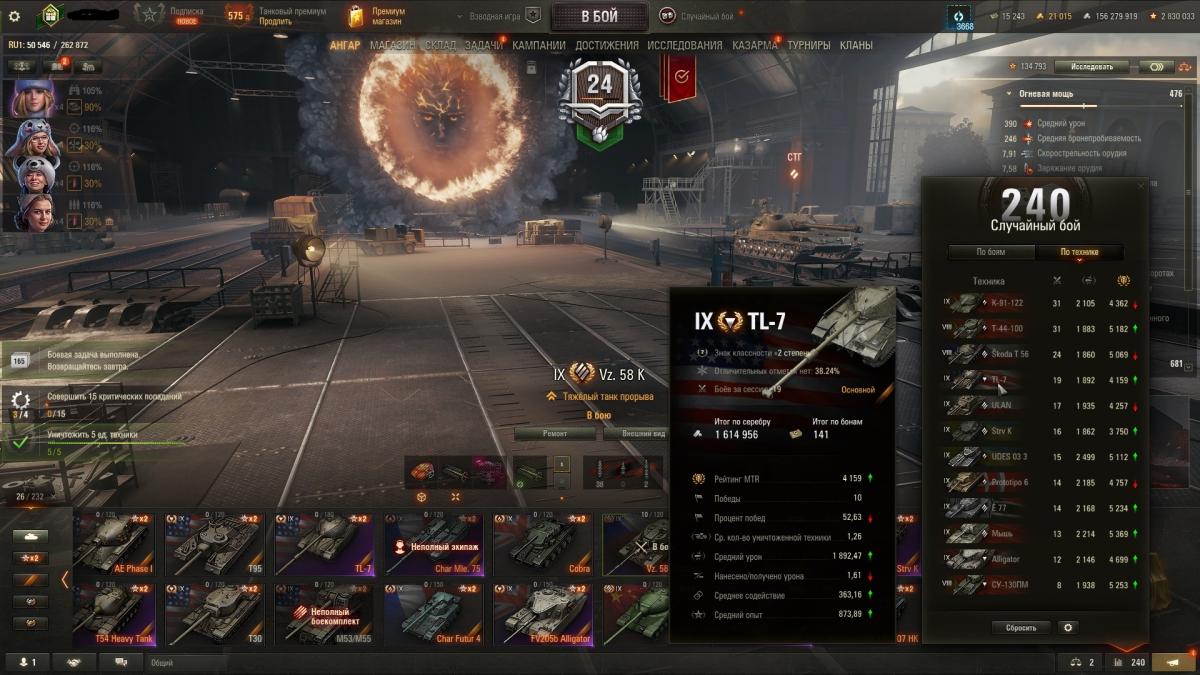
Task: Start a battle with the В БОЙ button
Action: coord(599,16)
